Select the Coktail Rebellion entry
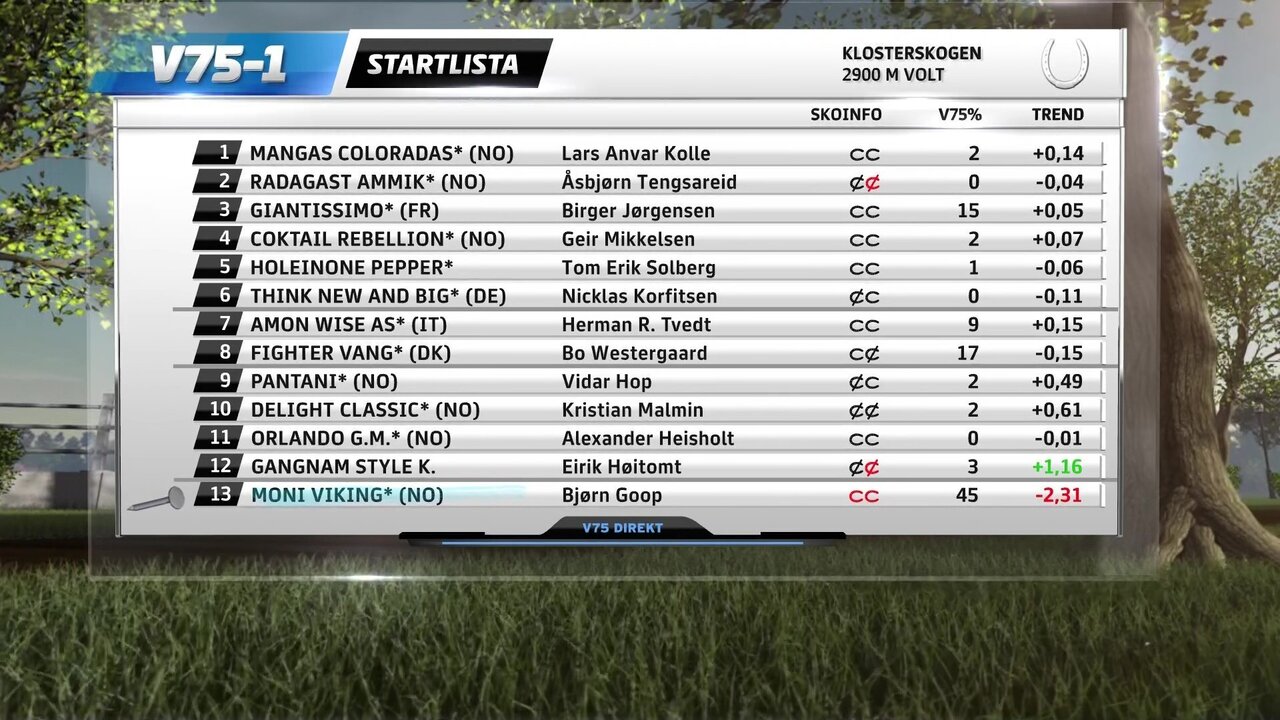Image resolution: width=1280 pixels, height=720 pixels. tap(377, 239)
